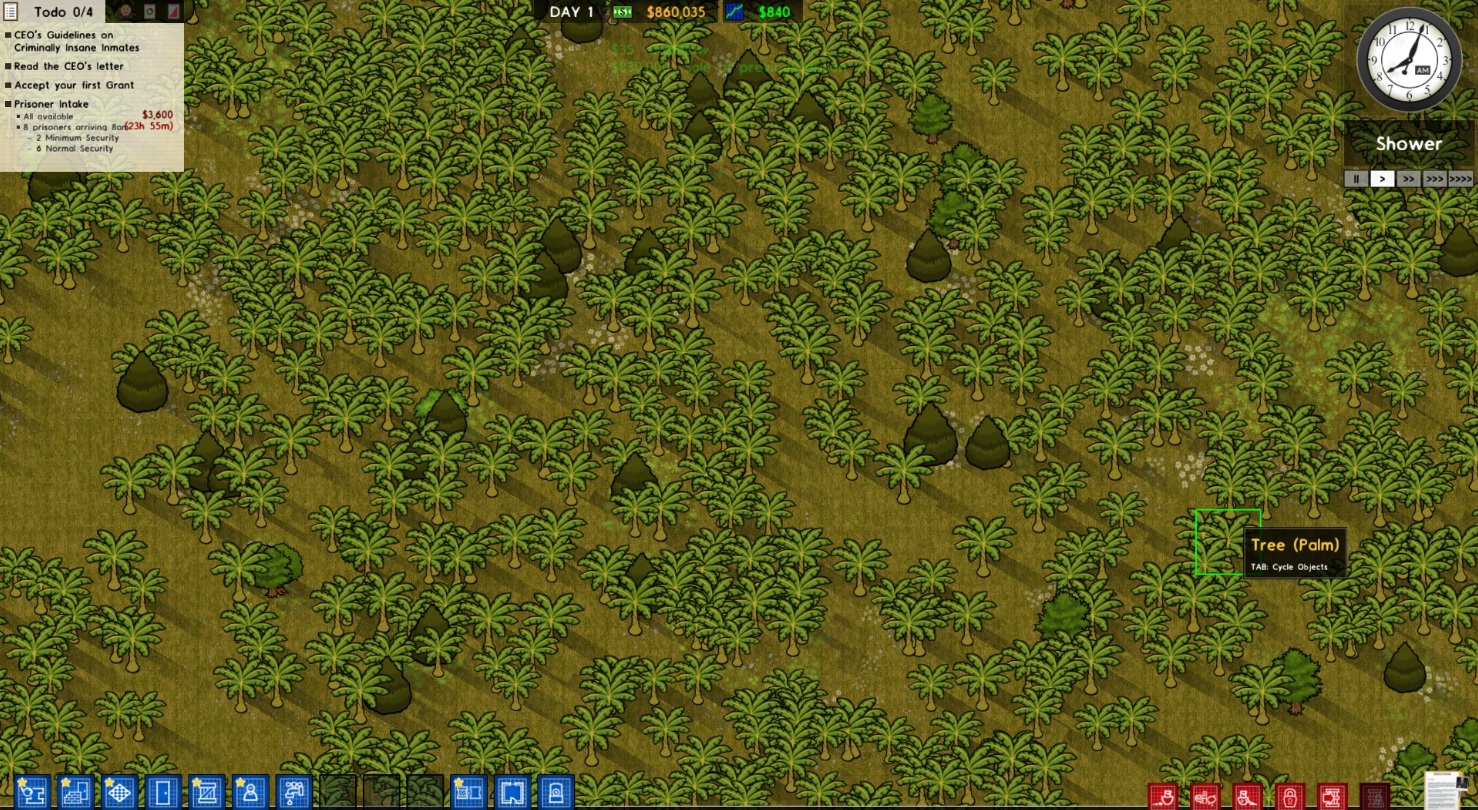
Task: Open the crate Objects build menu
Action: click(x=207, y=793)
